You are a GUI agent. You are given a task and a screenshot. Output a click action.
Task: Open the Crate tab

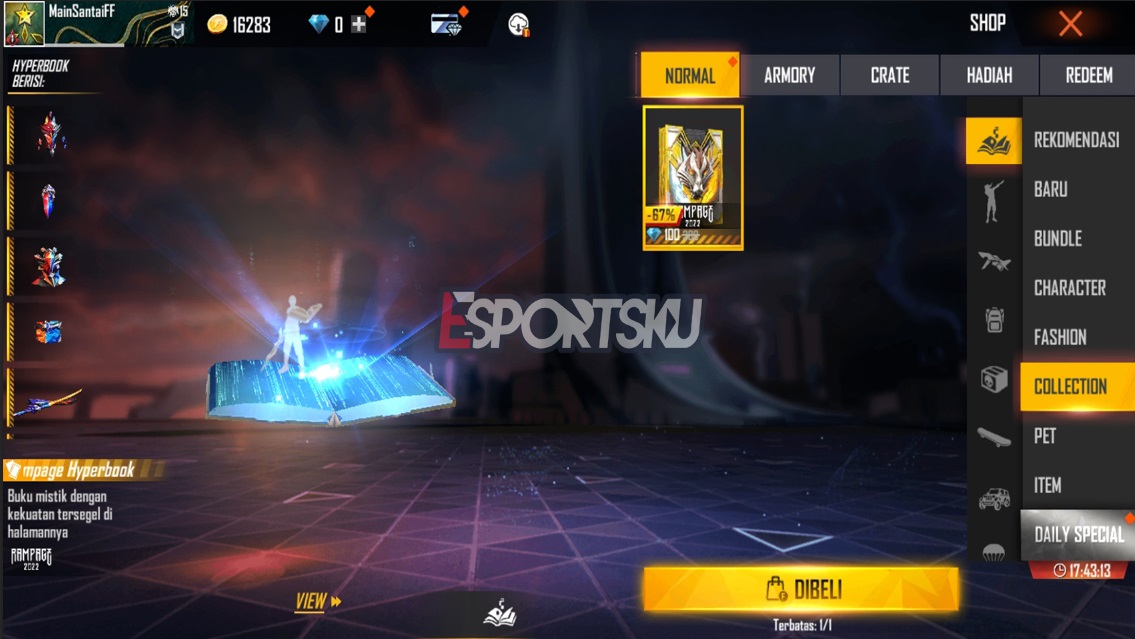[x=889, y=75]
